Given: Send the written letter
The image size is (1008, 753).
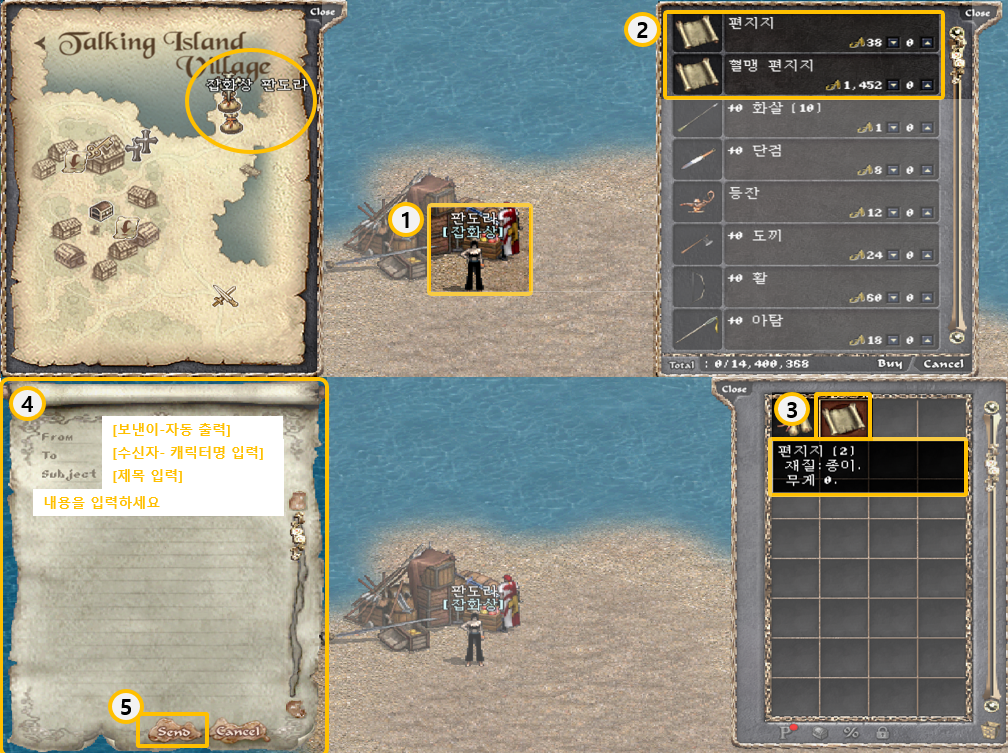Looking at the screenshot, I should 174,731.
